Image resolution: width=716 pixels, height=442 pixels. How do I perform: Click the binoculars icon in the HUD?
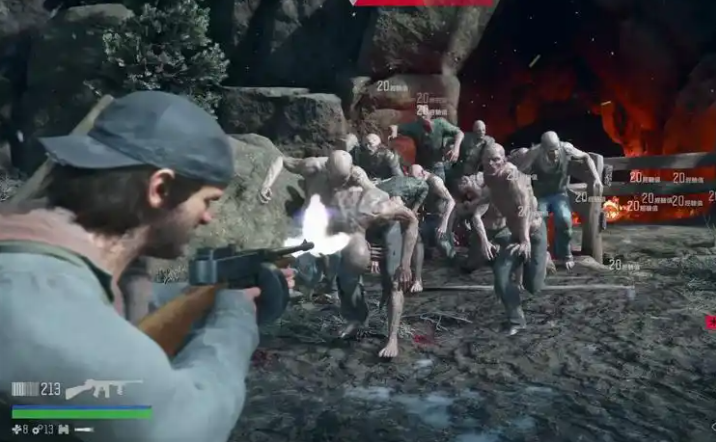point(63,430)
